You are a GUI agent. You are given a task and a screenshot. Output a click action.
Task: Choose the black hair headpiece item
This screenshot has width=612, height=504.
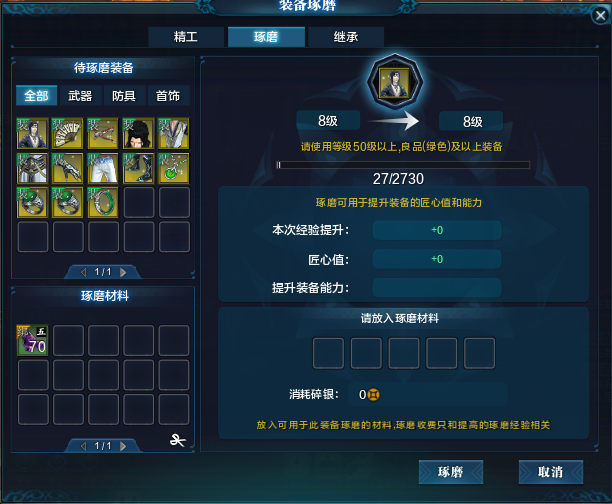(139, 133)
